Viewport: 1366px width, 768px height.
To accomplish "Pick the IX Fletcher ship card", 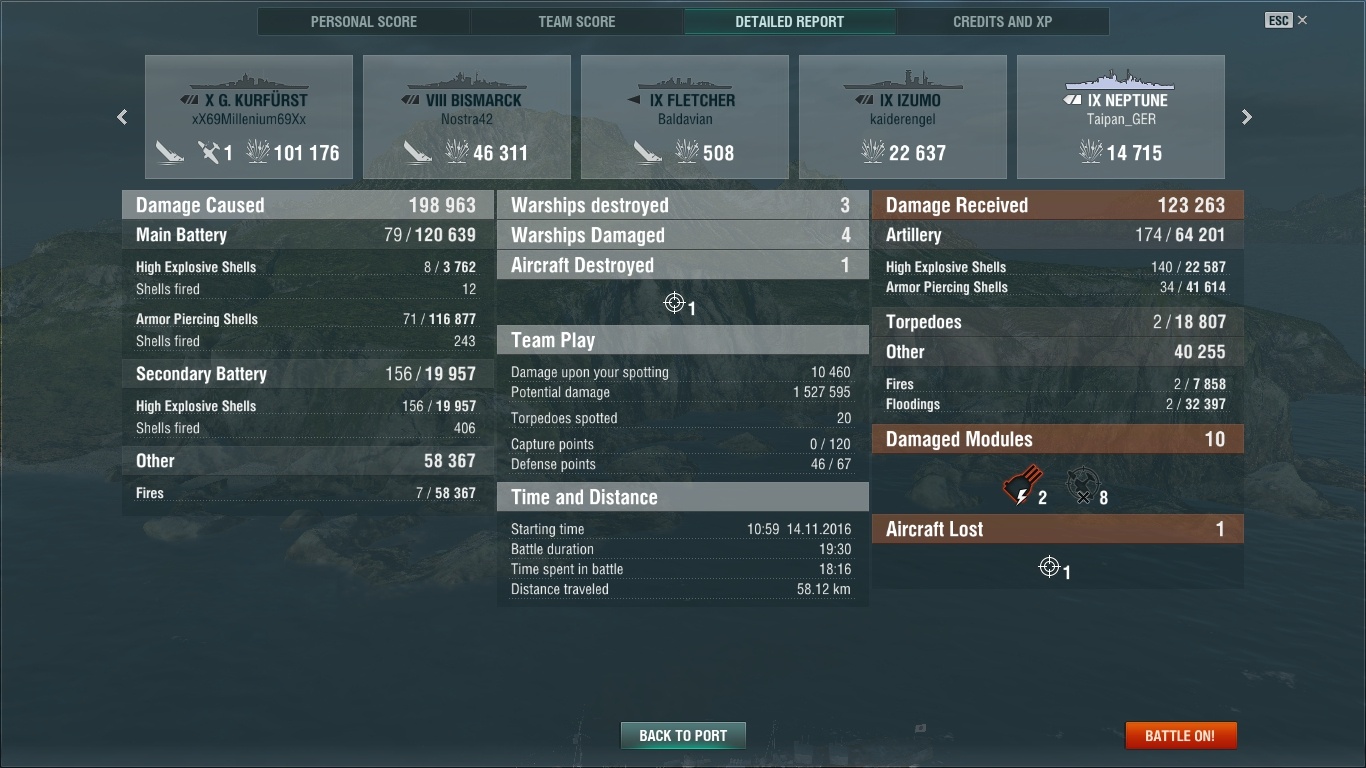I will coord(685,117).
